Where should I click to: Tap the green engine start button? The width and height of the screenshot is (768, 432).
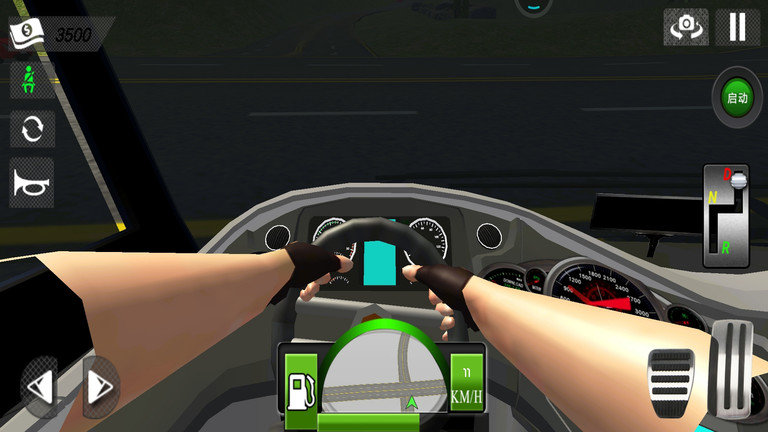(737, 98)
